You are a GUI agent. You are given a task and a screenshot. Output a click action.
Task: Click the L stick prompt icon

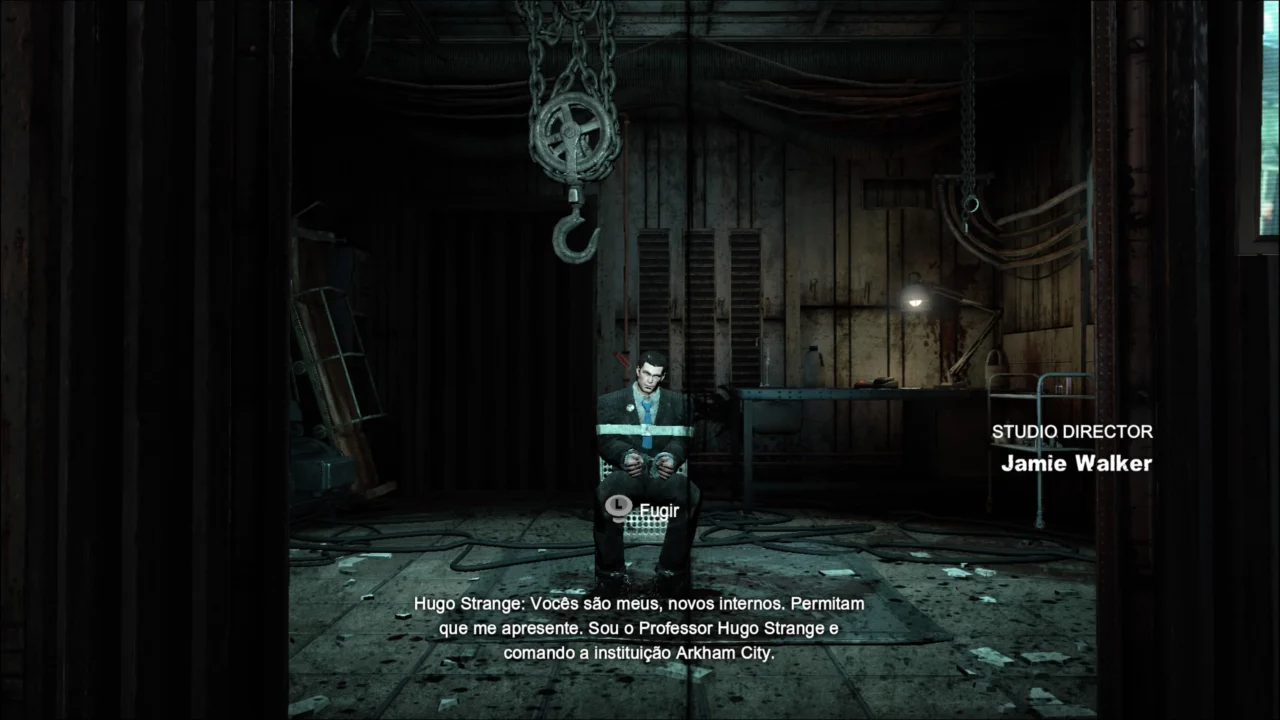coord(617,507)
